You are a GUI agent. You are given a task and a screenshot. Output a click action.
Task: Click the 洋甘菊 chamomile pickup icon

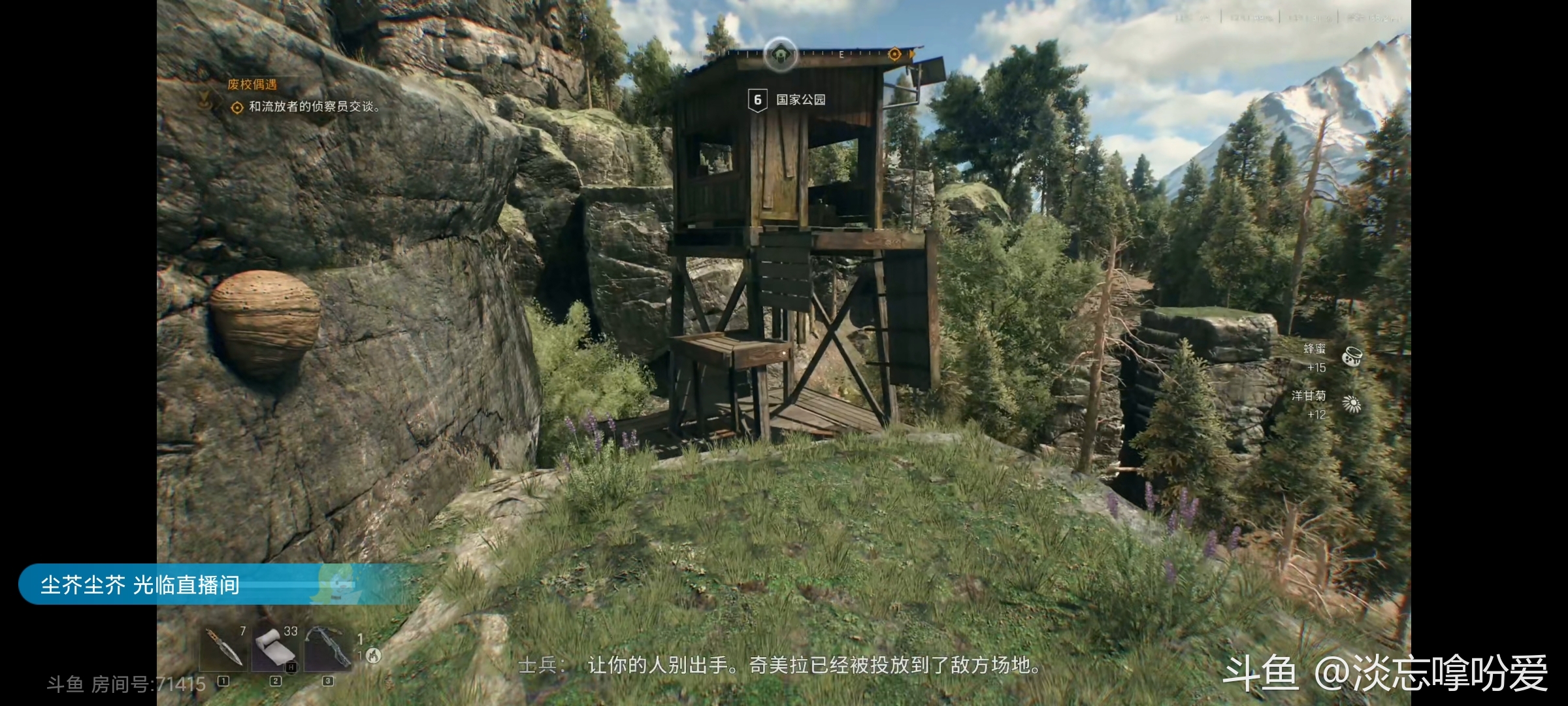1352,404
